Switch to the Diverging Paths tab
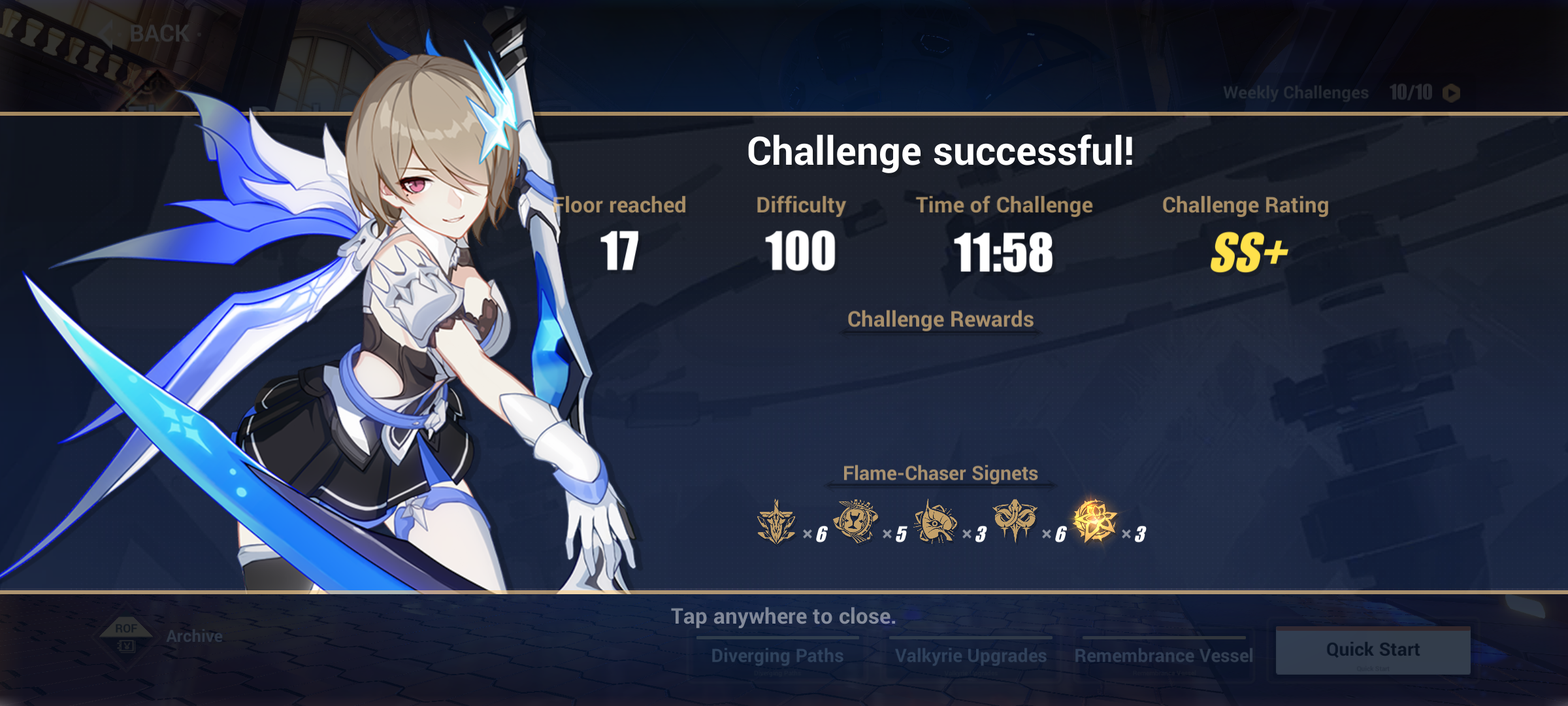1568x706 pixels. tap(777, 655)
